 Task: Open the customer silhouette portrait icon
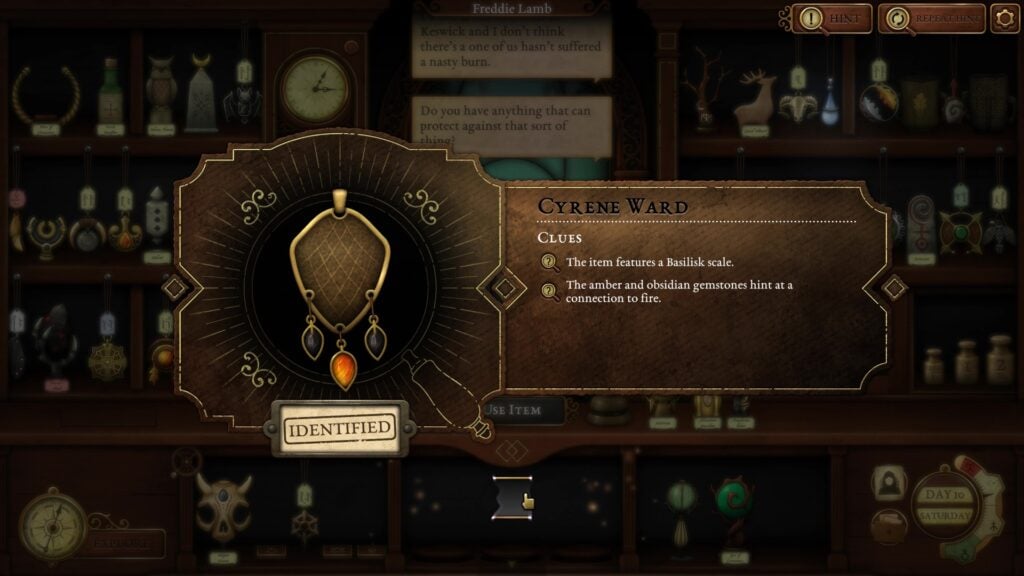[887, 484]
